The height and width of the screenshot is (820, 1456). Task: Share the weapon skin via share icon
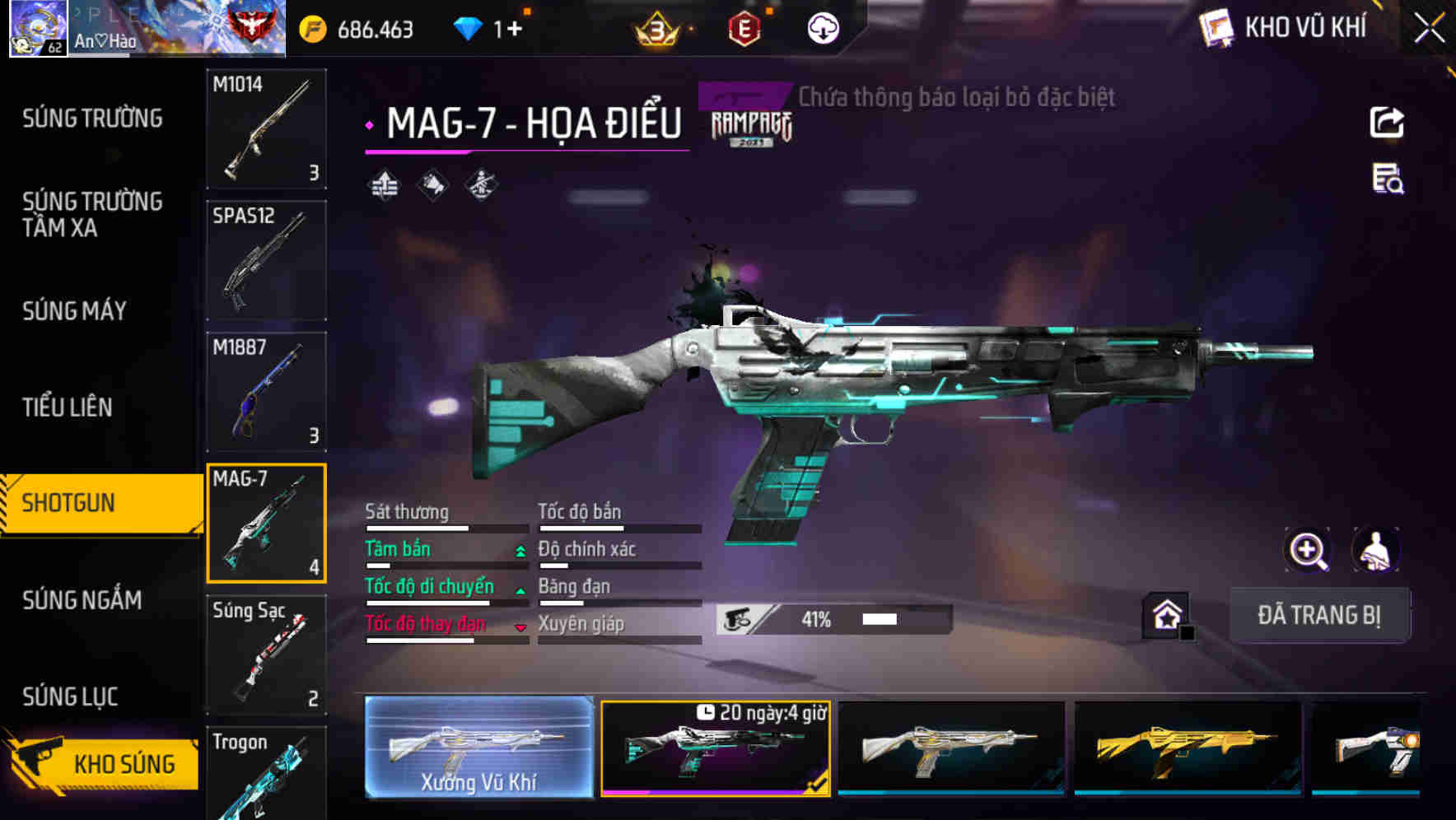tap(1387, 123)
